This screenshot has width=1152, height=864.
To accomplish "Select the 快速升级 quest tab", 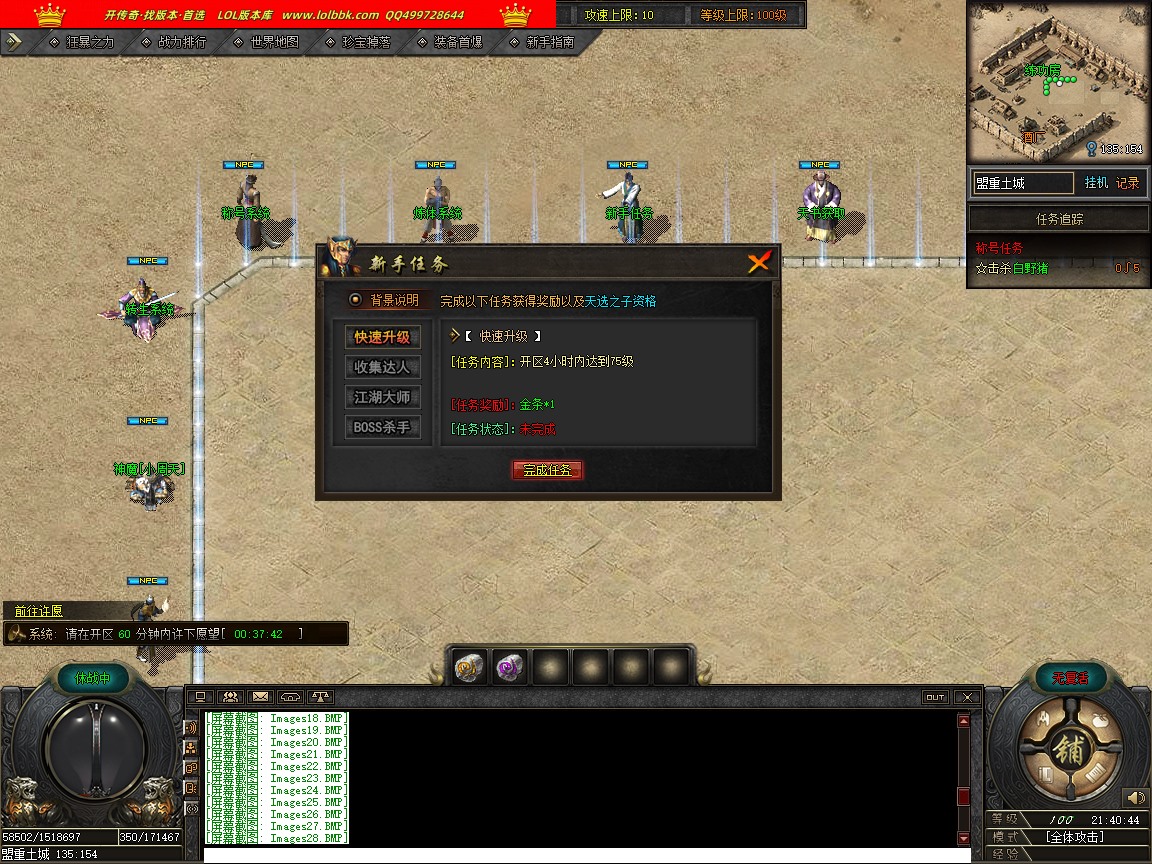I will click(382, 337).
